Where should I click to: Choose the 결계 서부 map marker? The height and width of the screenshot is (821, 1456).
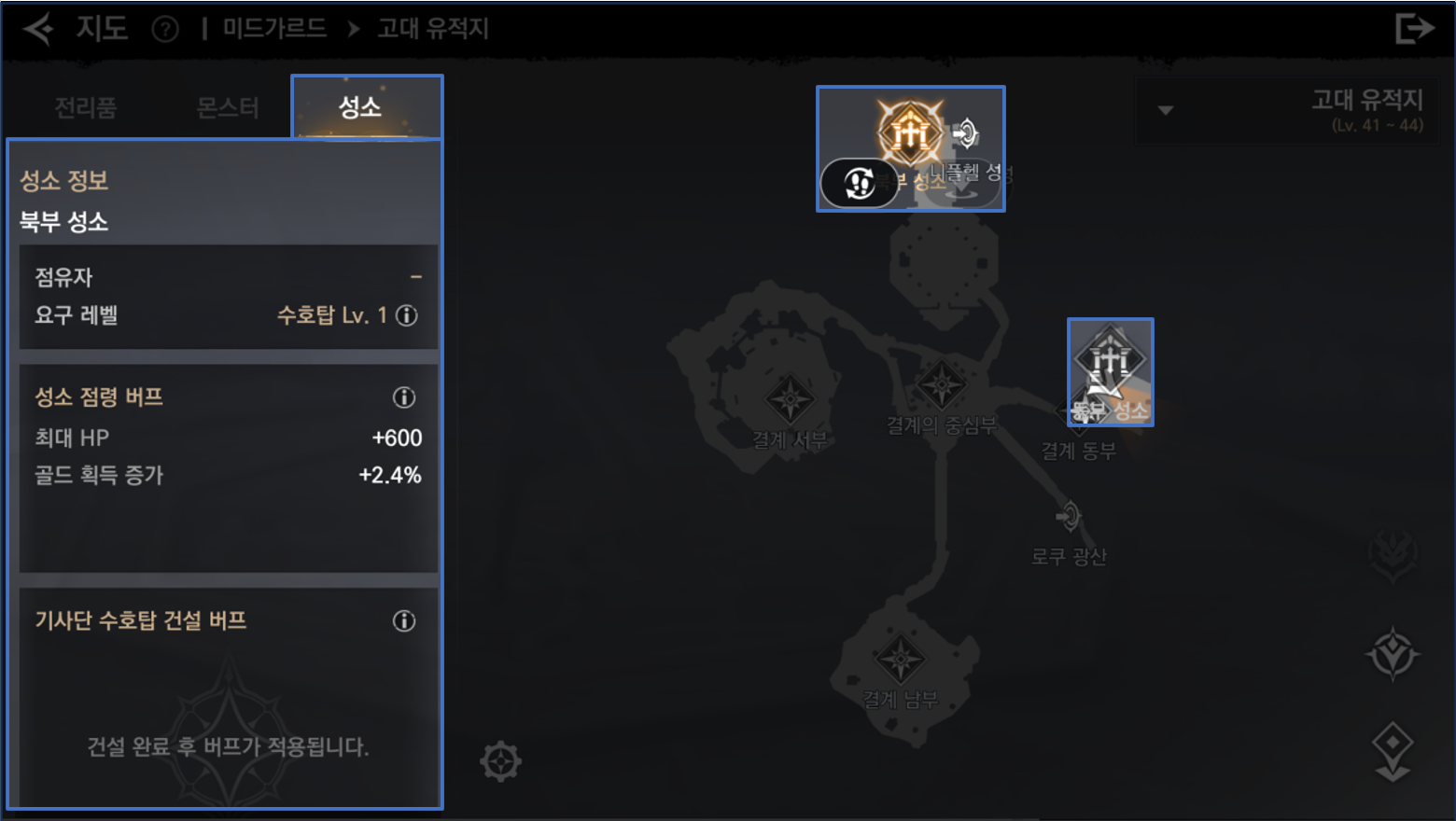click(x=790, y=401)
